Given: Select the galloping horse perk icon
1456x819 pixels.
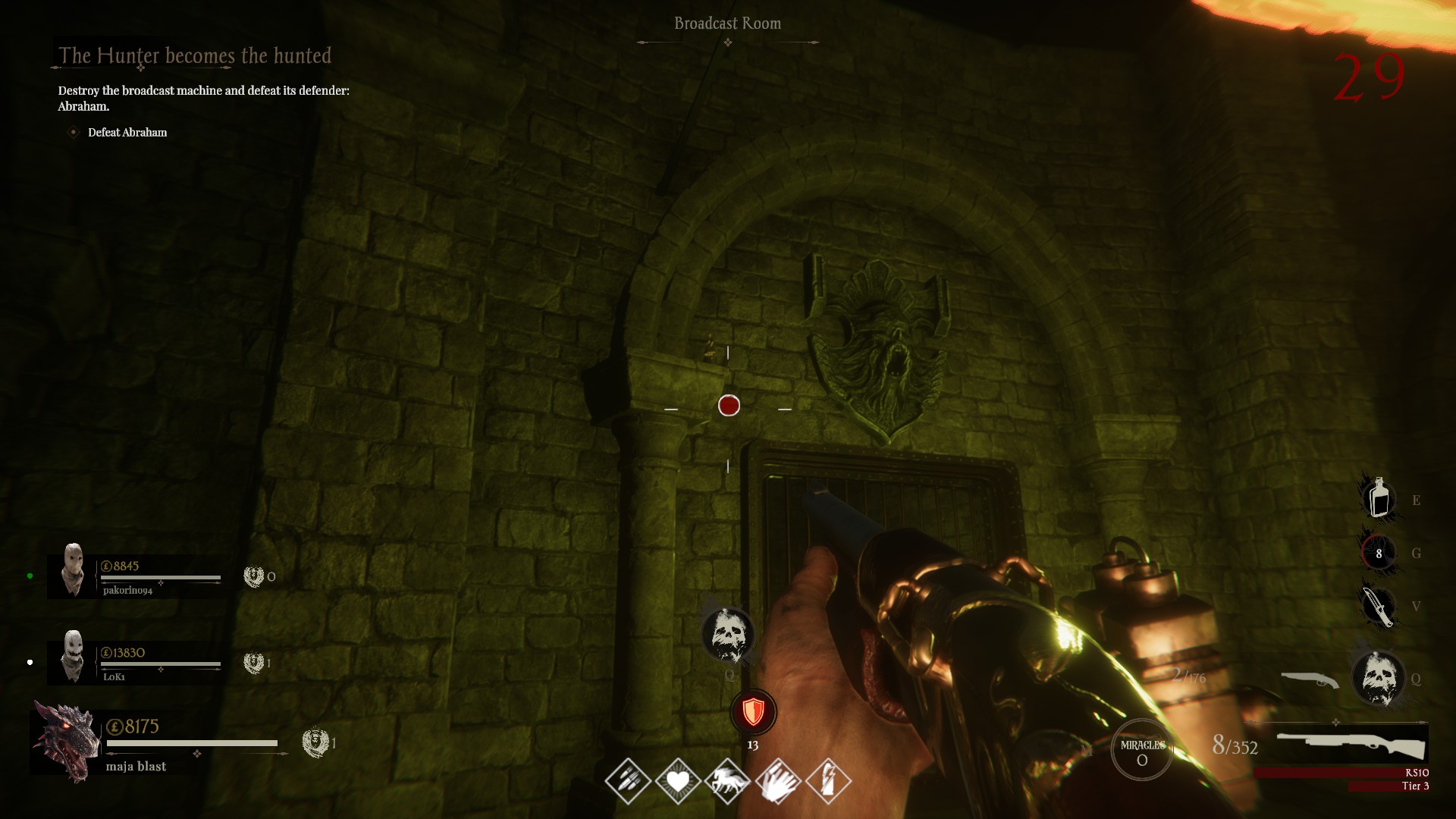Looking at the screenshot, I should point(728,780).
